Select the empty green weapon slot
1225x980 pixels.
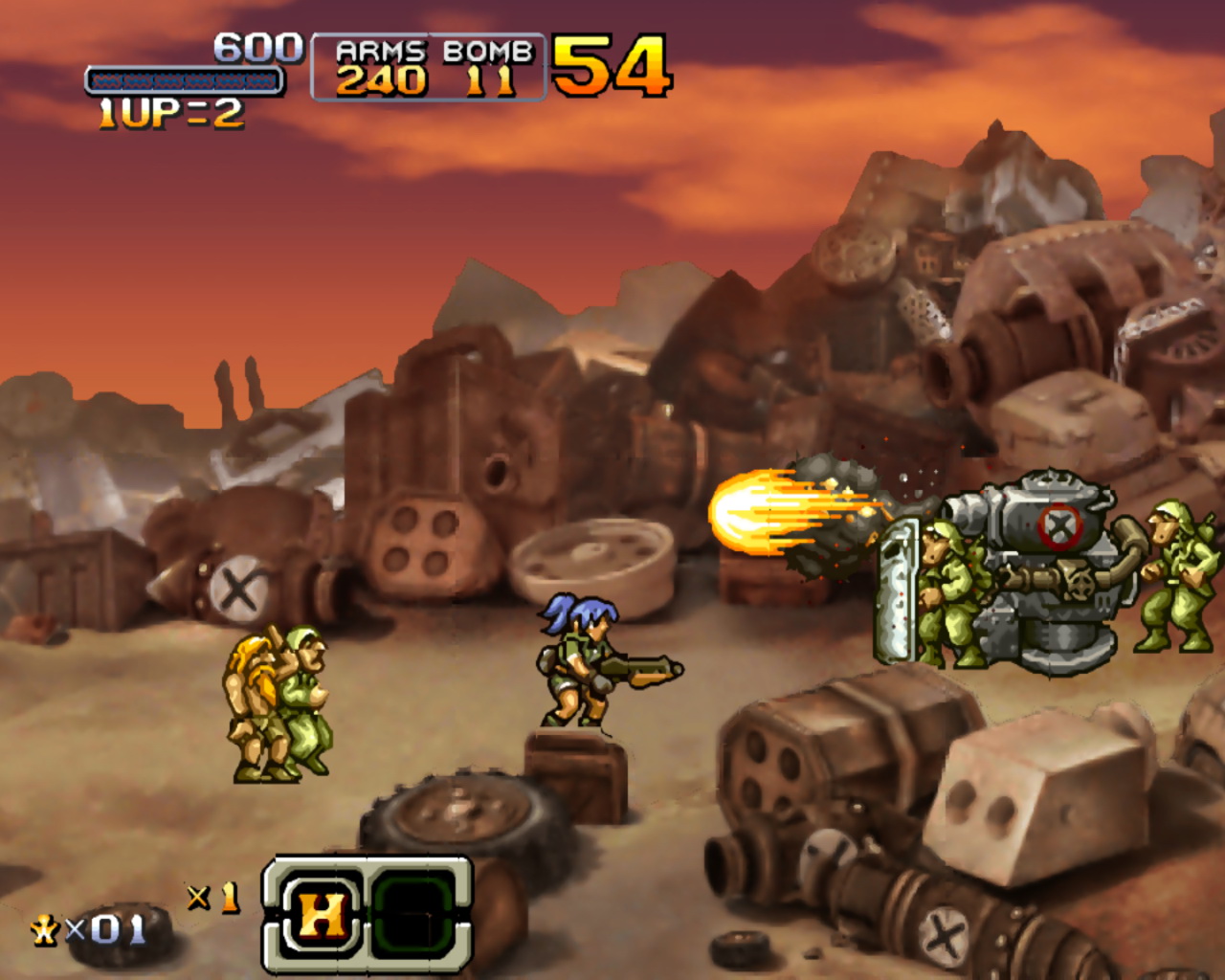(413, 916)
